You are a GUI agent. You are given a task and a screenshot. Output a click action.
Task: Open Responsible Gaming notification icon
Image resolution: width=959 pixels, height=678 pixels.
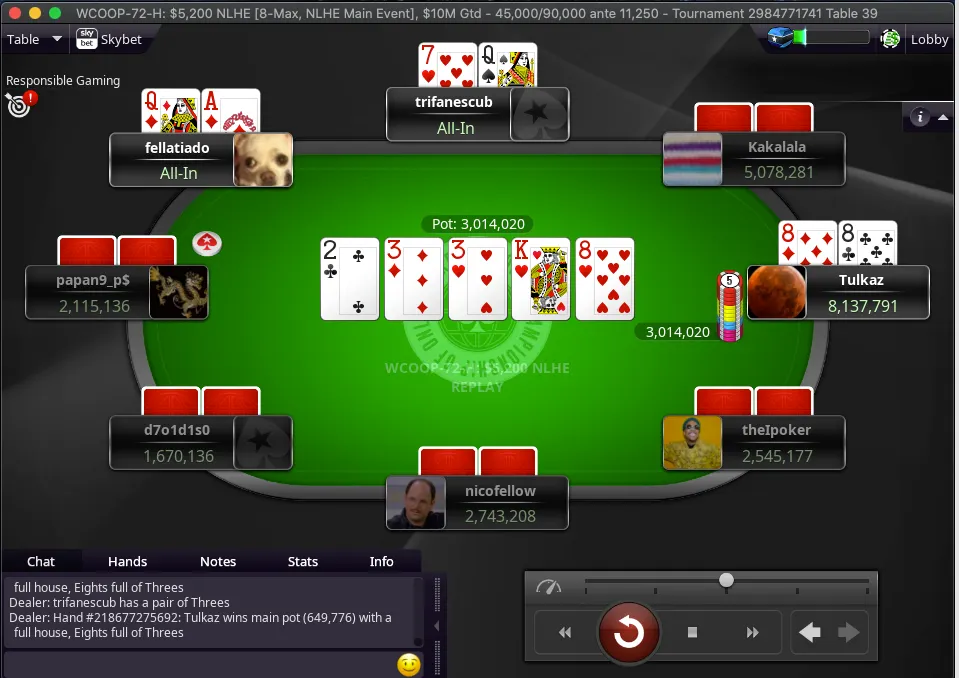[19, 102]
